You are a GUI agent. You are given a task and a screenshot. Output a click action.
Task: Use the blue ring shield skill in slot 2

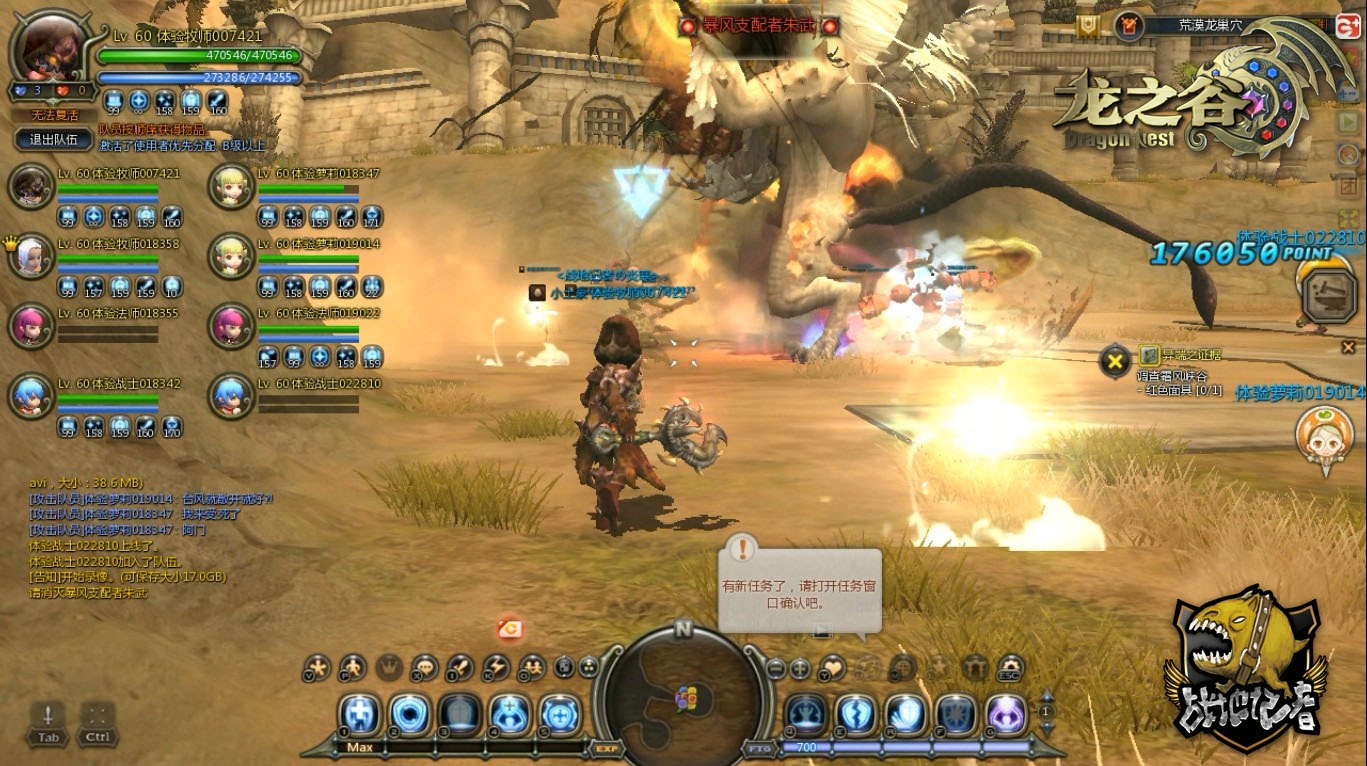[410, 714]
